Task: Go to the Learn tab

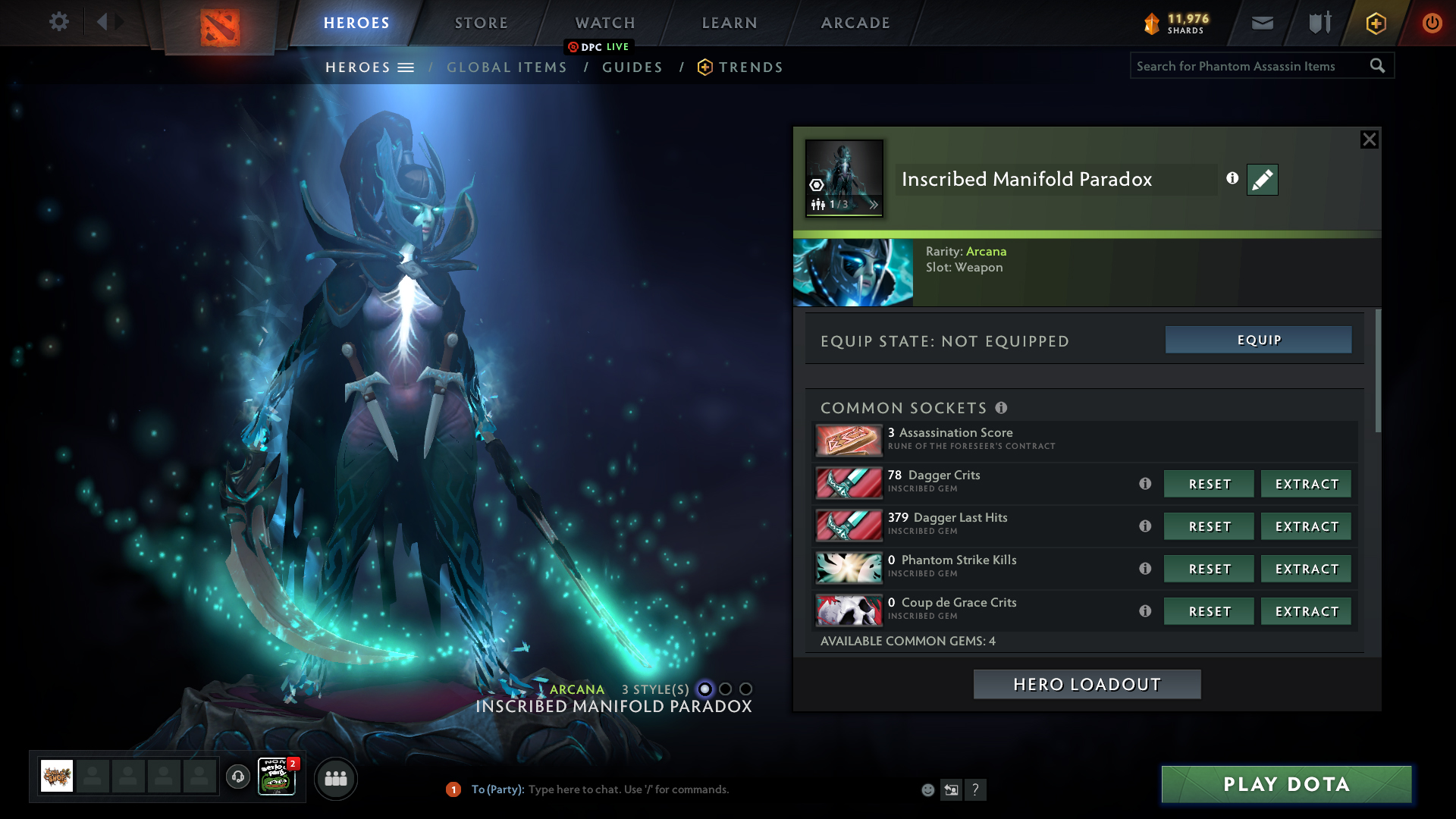Action: 729,23
